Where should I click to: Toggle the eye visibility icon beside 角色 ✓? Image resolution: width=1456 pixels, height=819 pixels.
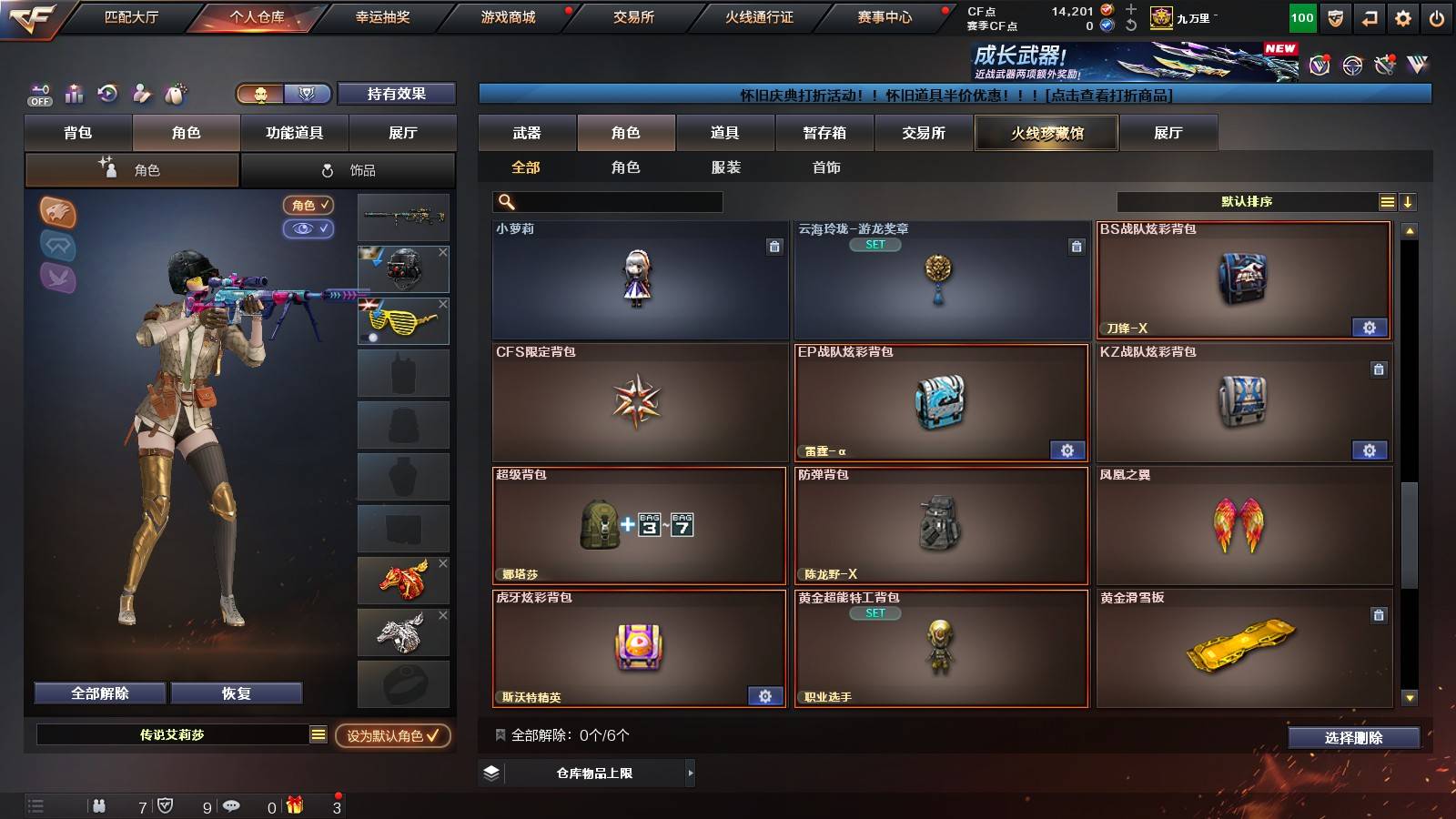(x=309, y=229)
